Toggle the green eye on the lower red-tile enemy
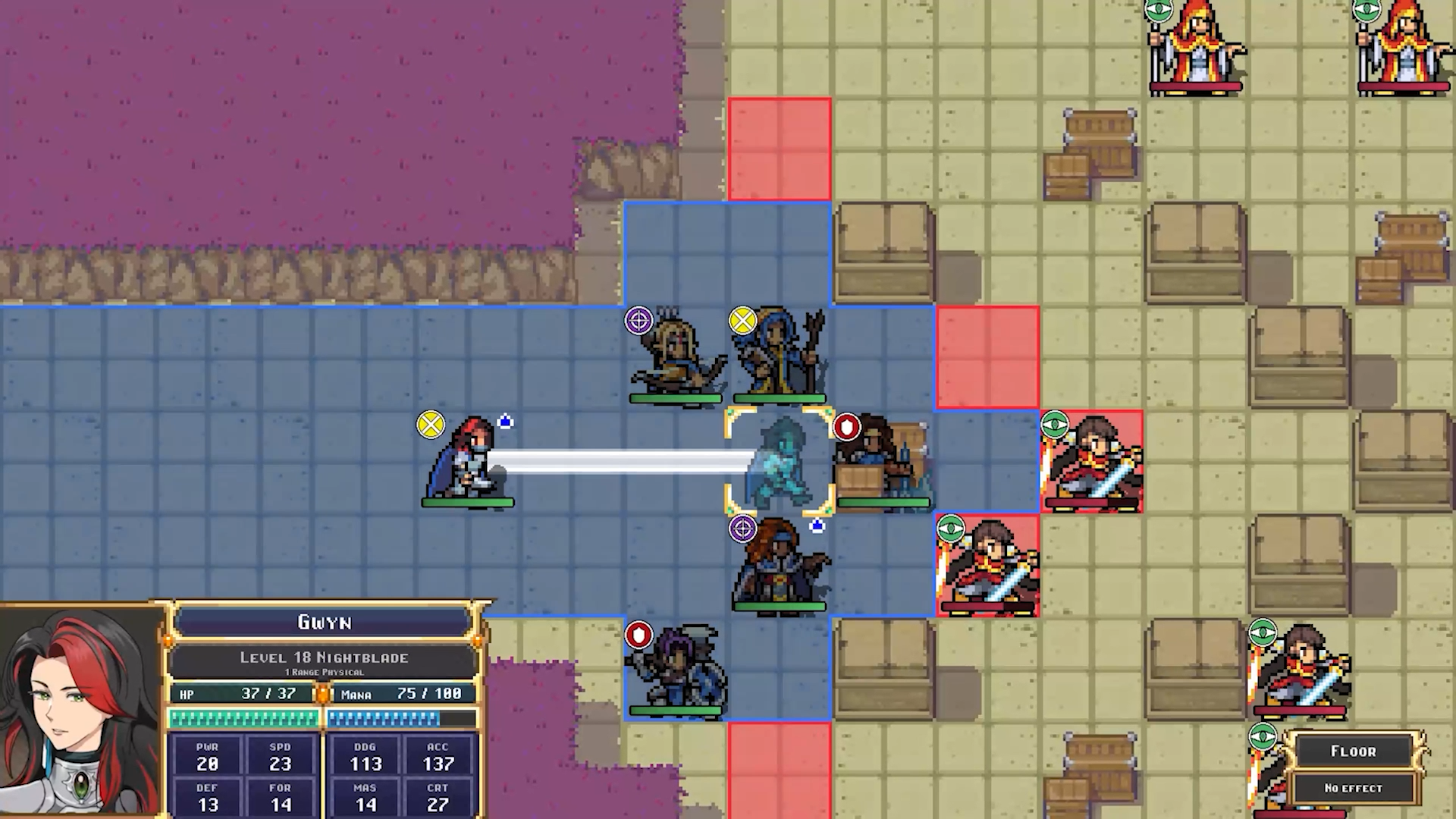Viewport: 1456px width, 819px height. (952, 529)
